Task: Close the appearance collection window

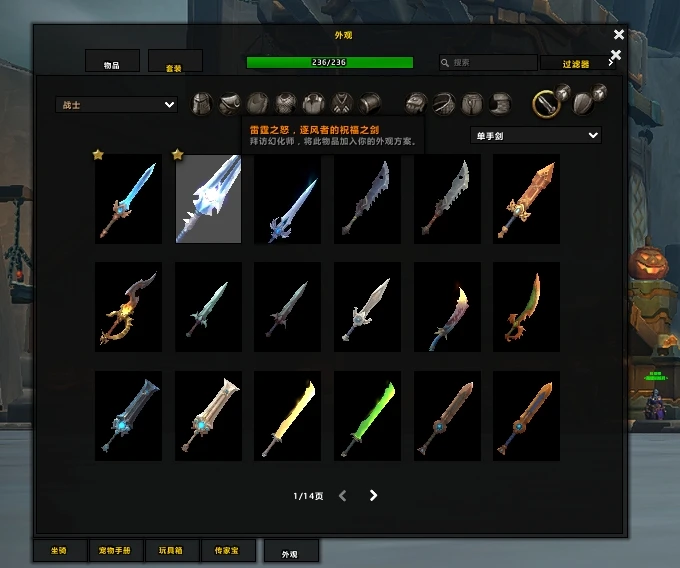Action: (619, 35)
